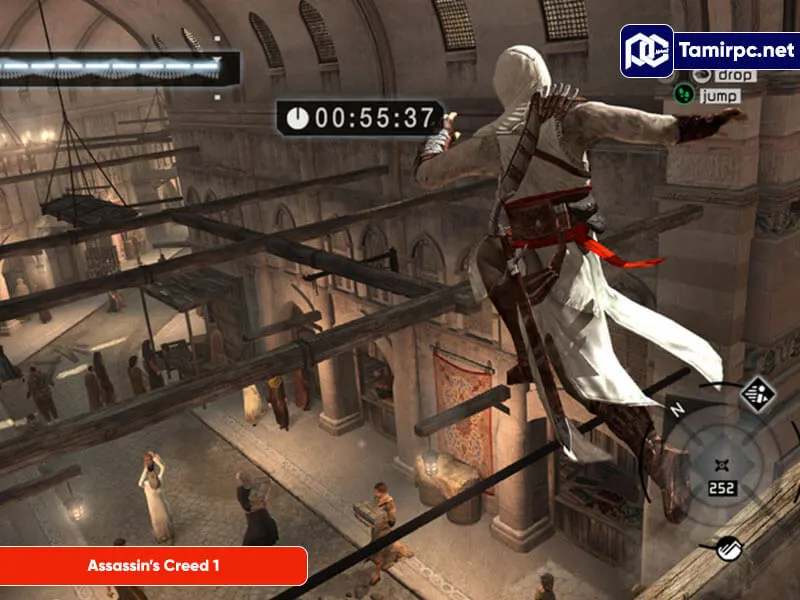Image resolution: width=800 pixels, height=600 pixels.
Task: Select the white hand icon below the minimap
Action: (729, 547)
